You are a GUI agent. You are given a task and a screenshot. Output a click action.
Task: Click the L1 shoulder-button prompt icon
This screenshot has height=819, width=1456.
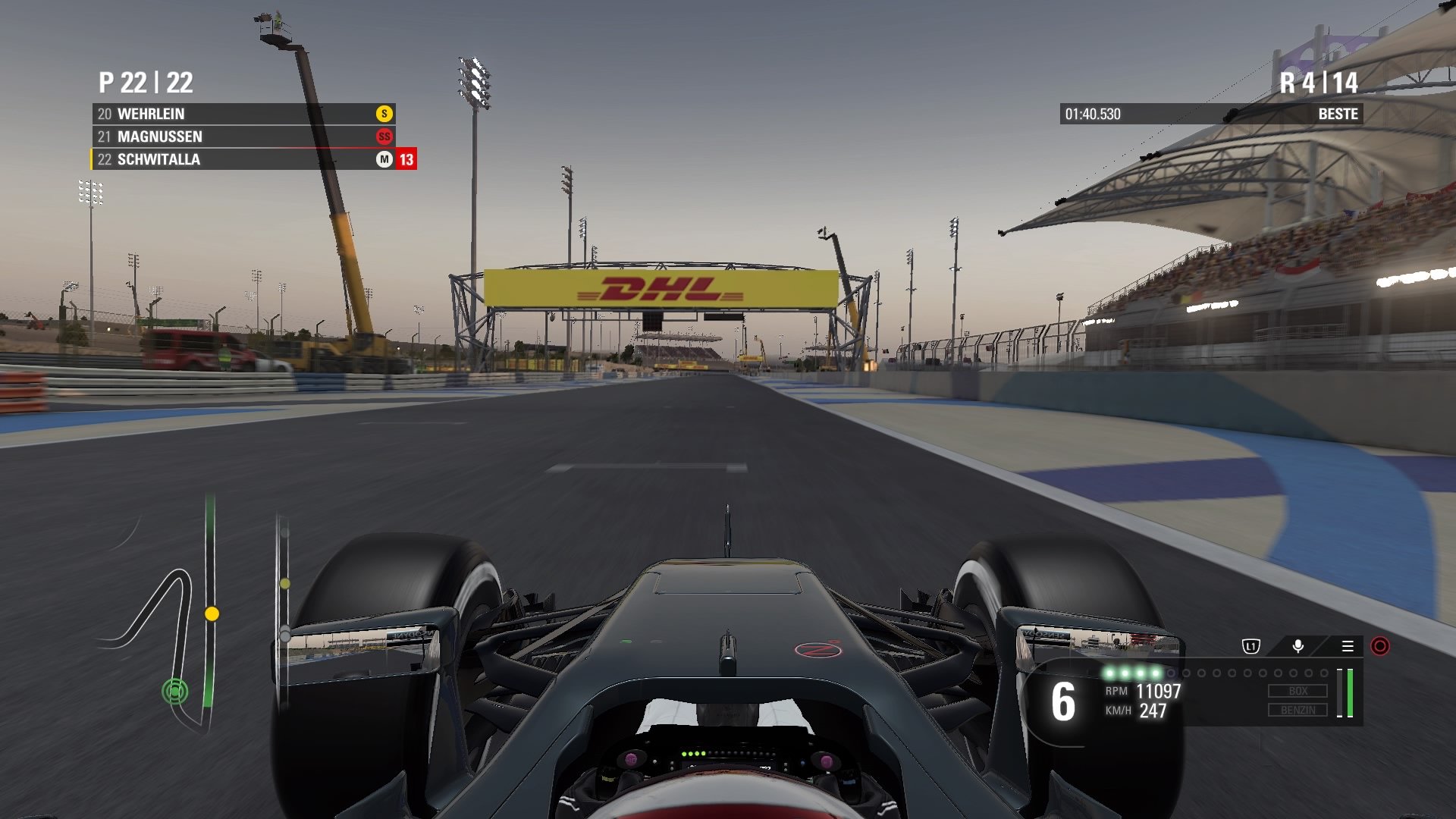1251,646
